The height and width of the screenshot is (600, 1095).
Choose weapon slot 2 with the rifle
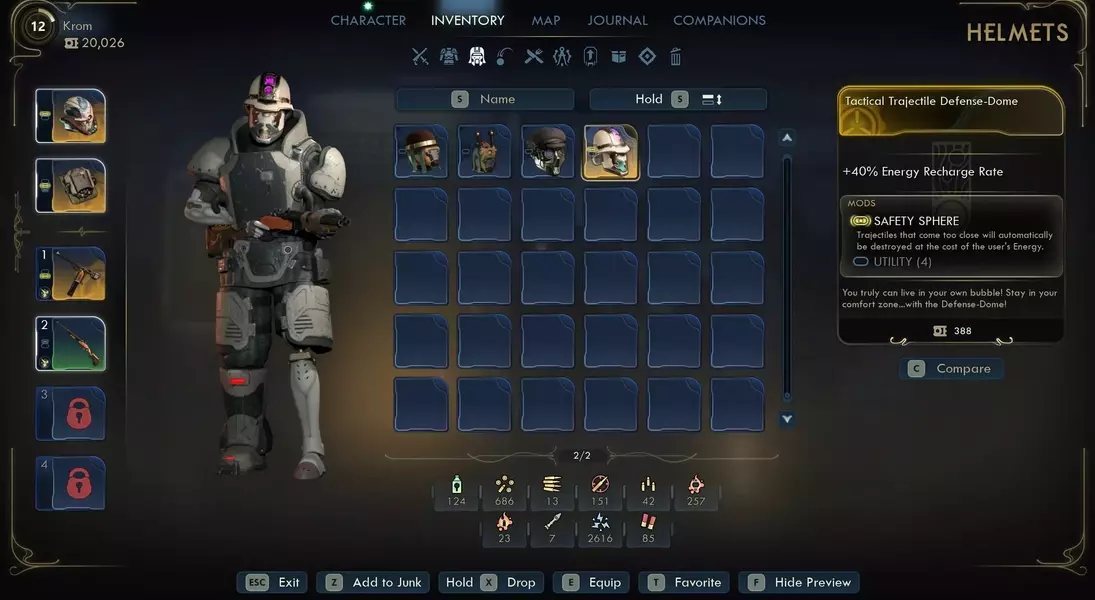71,343
